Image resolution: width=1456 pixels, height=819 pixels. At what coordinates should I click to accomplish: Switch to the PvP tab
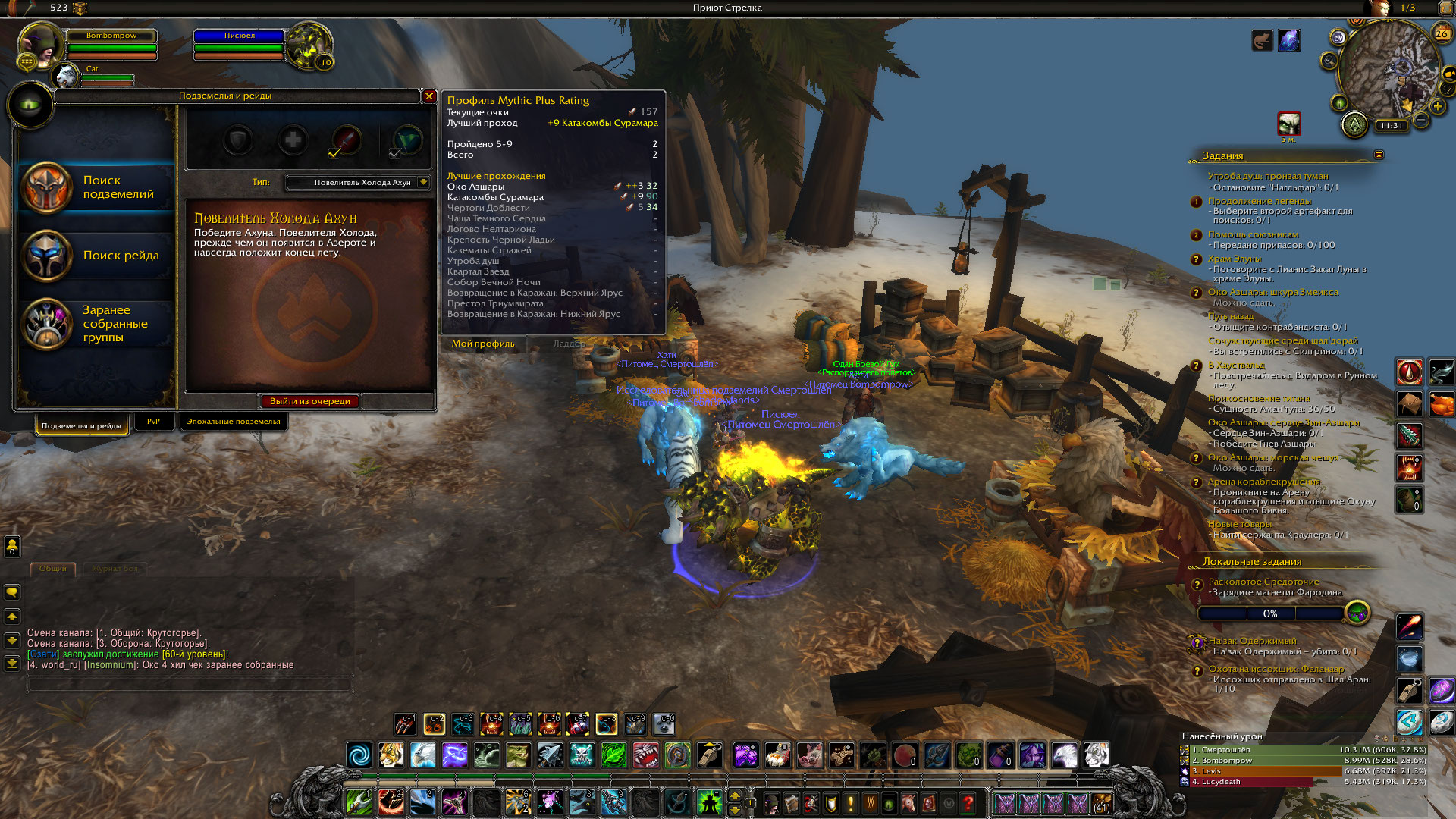click(153, 422)
